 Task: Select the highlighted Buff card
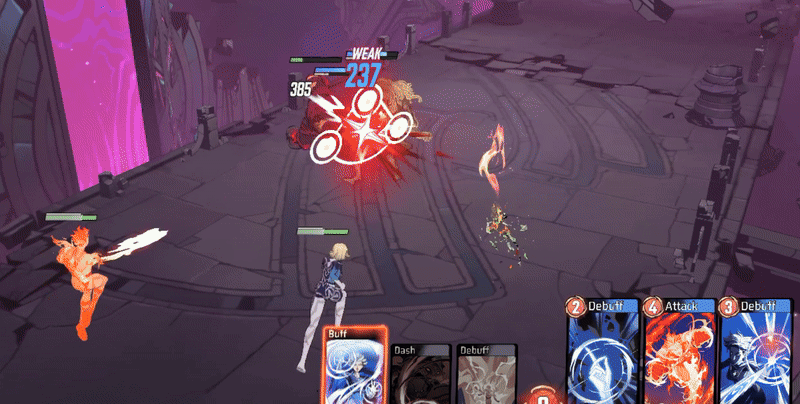tap(352, 368)
